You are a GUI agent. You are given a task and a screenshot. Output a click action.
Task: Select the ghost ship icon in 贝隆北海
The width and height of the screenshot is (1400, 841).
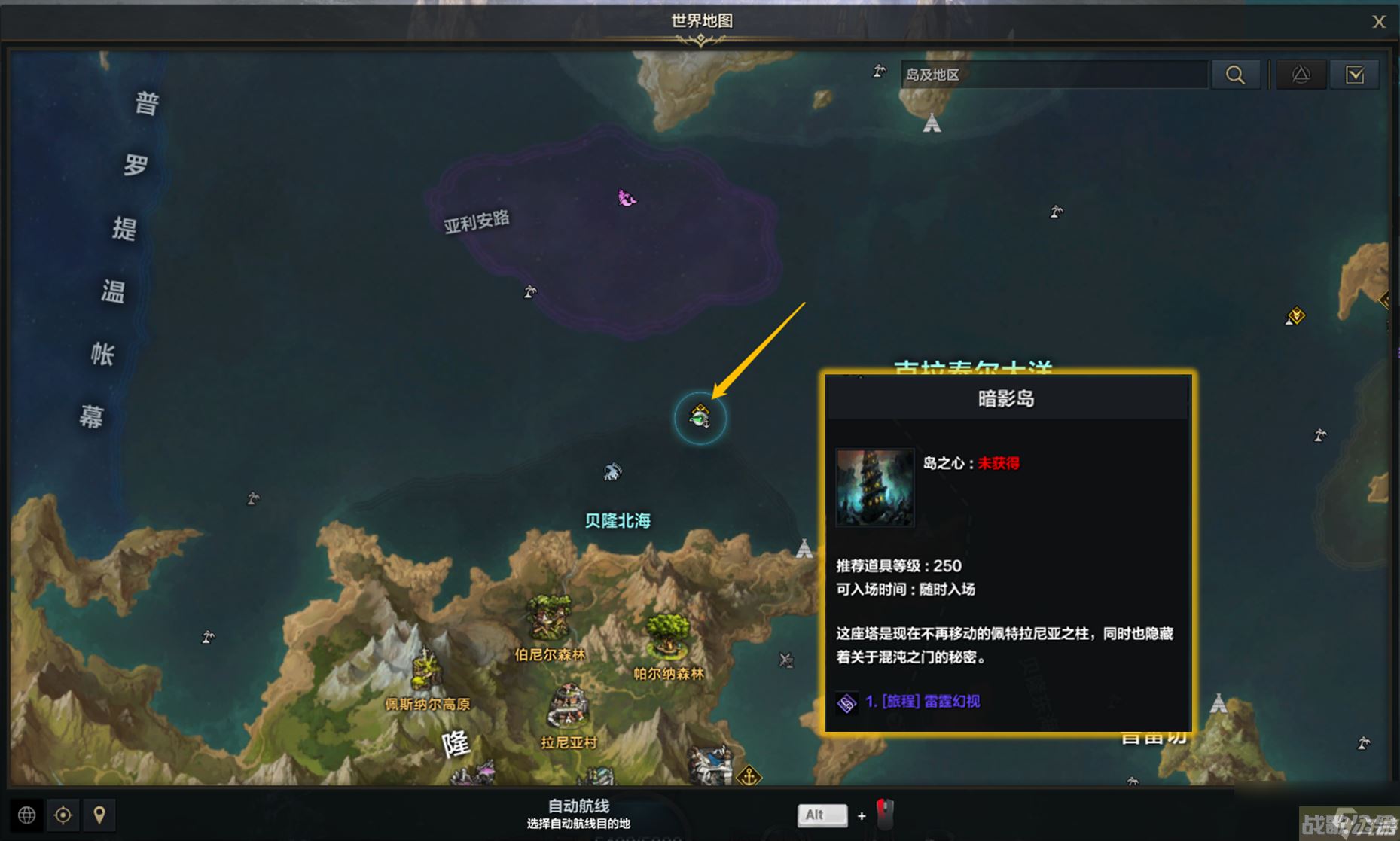tap(612, 471)
